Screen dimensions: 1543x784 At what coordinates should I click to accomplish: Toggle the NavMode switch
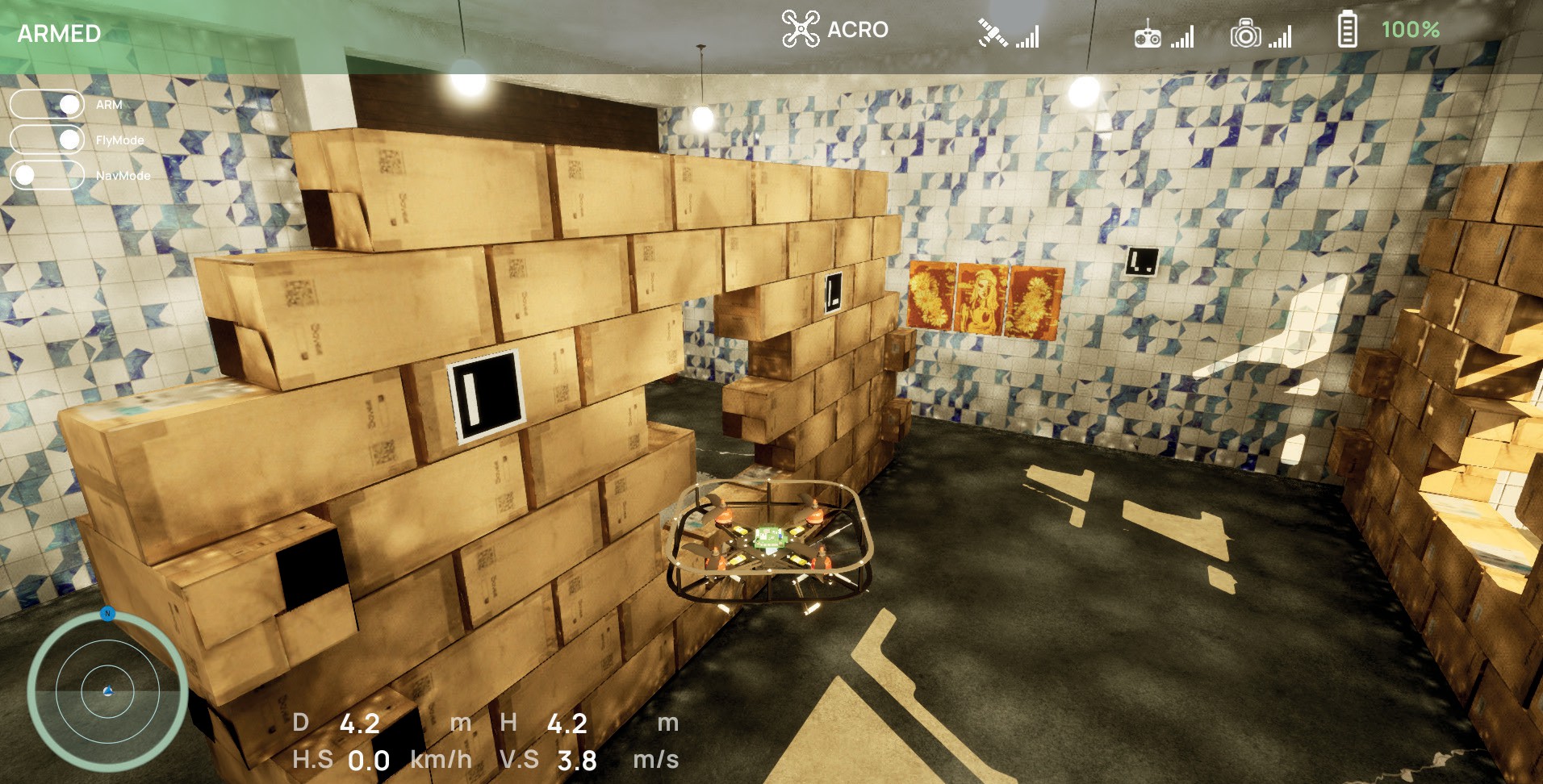(47, 175)
